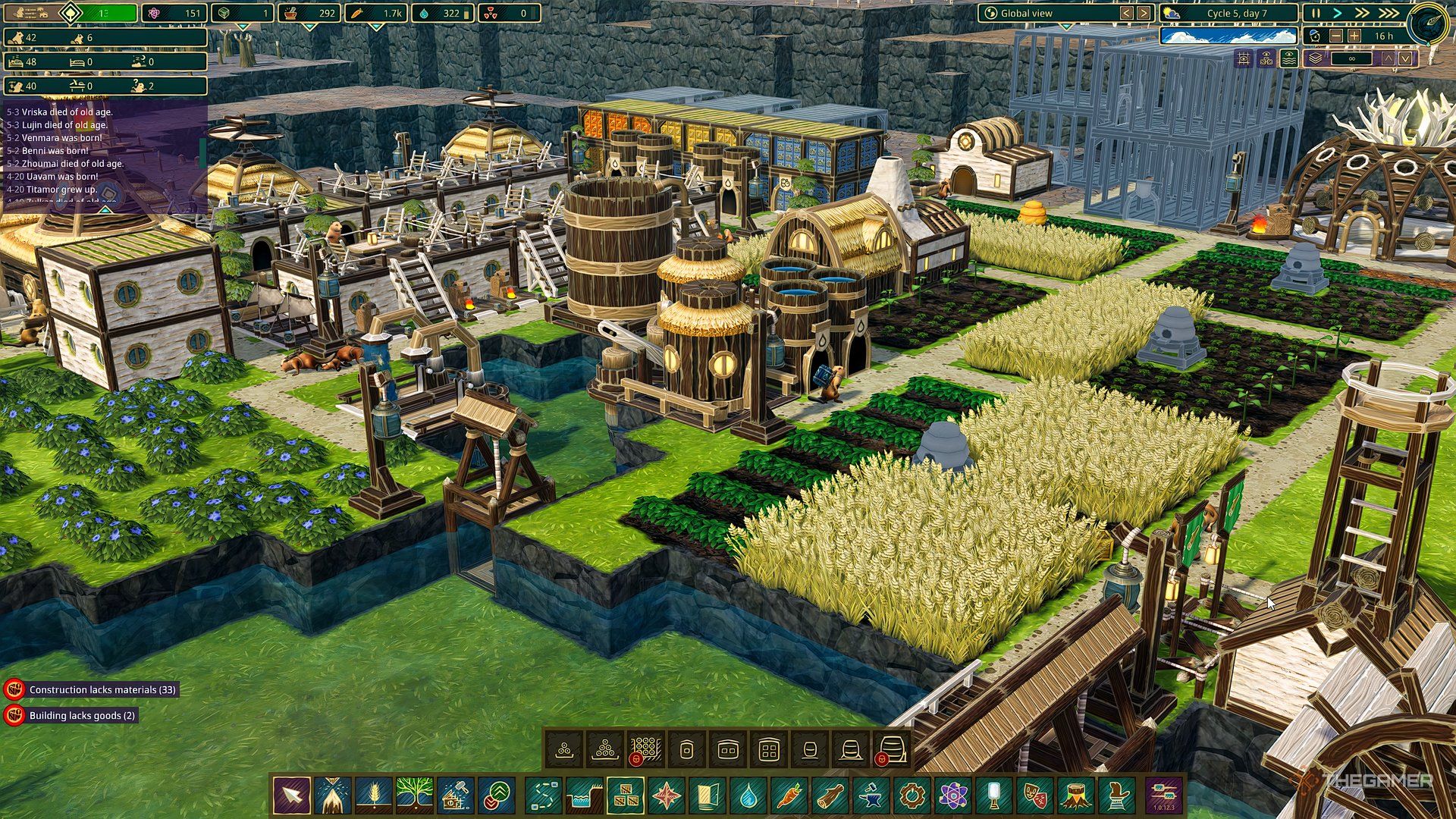This screenshot has height=819, width=1456.
Task: Increase working hours with plus button
Action: [1354, 36]
